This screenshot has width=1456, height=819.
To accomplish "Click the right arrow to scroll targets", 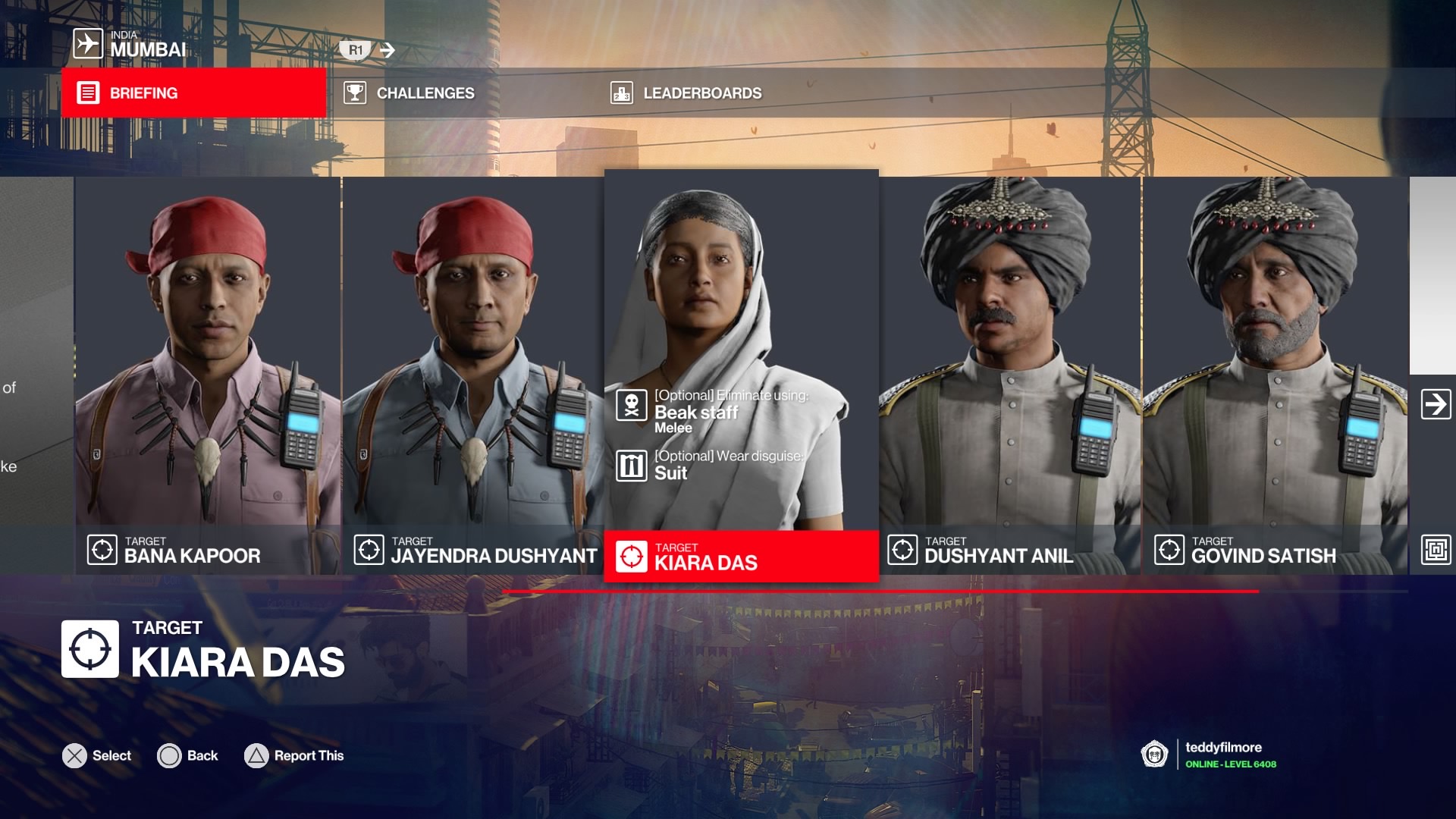I will pyautogui.click(x=1436, y=404).
